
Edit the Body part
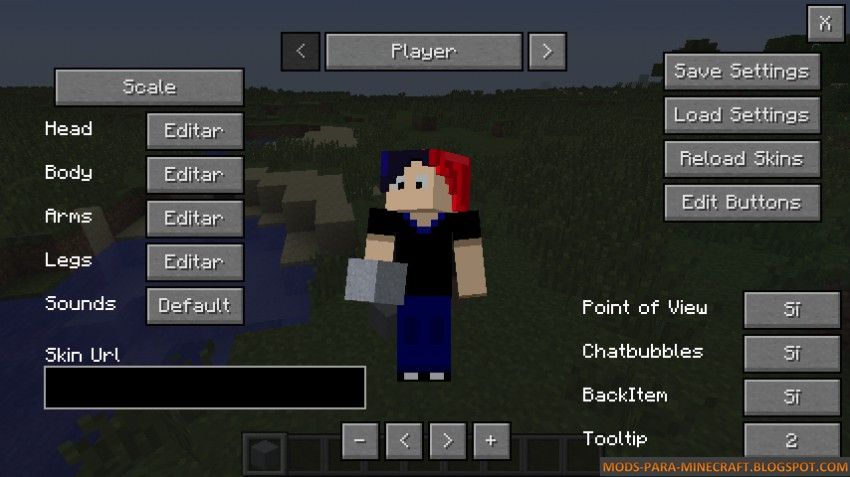(194, 174)
